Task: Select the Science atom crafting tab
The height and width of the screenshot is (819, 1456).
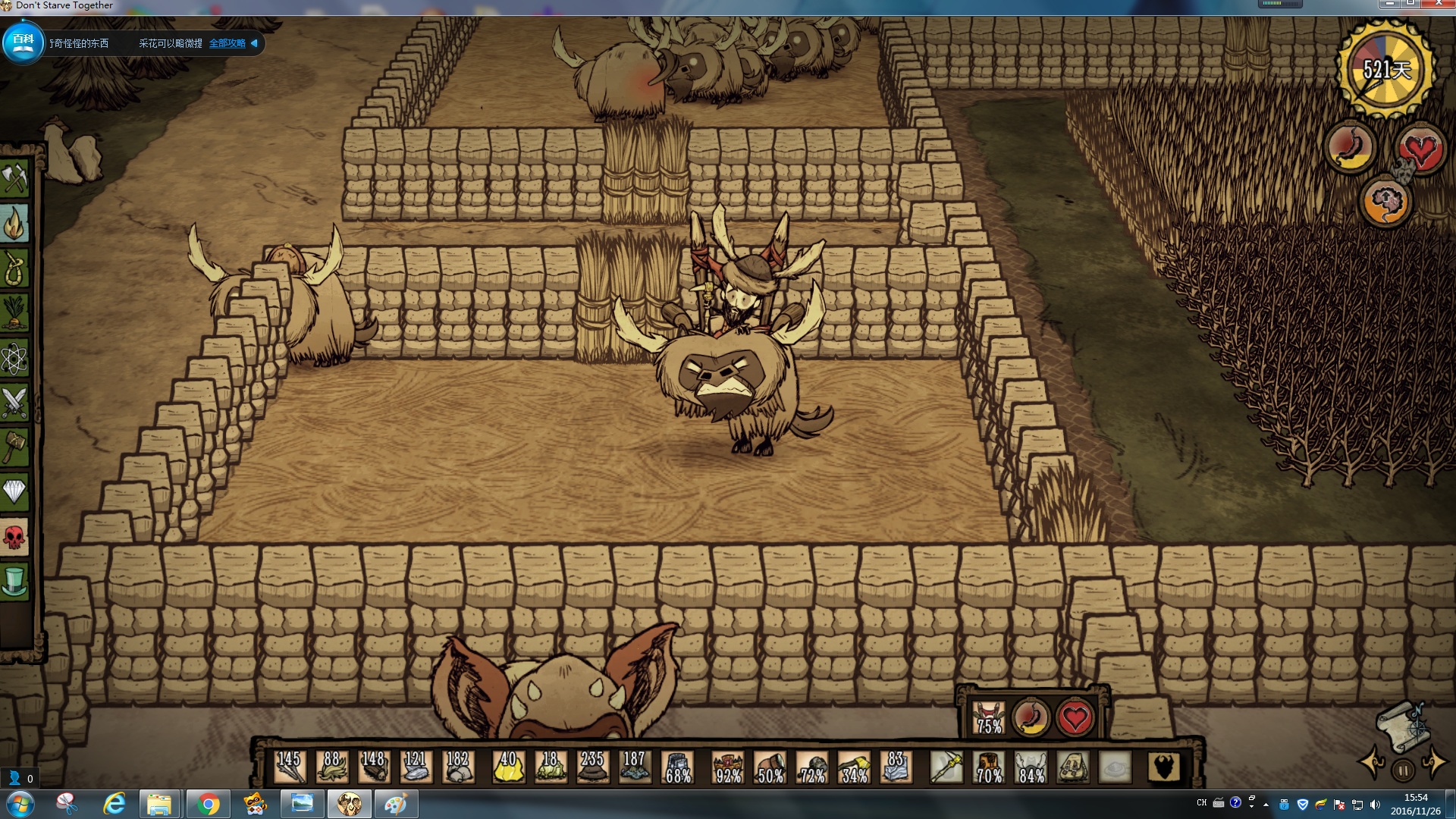Action: [14, 358]
